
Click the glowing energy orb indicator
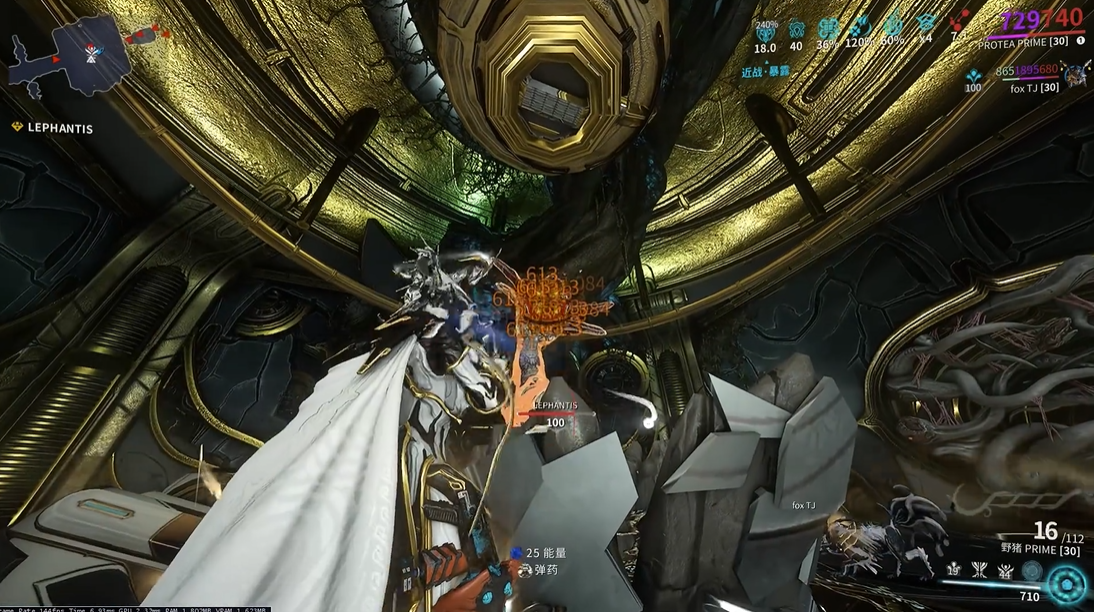pyautogui.click(x=1067, y=585)
